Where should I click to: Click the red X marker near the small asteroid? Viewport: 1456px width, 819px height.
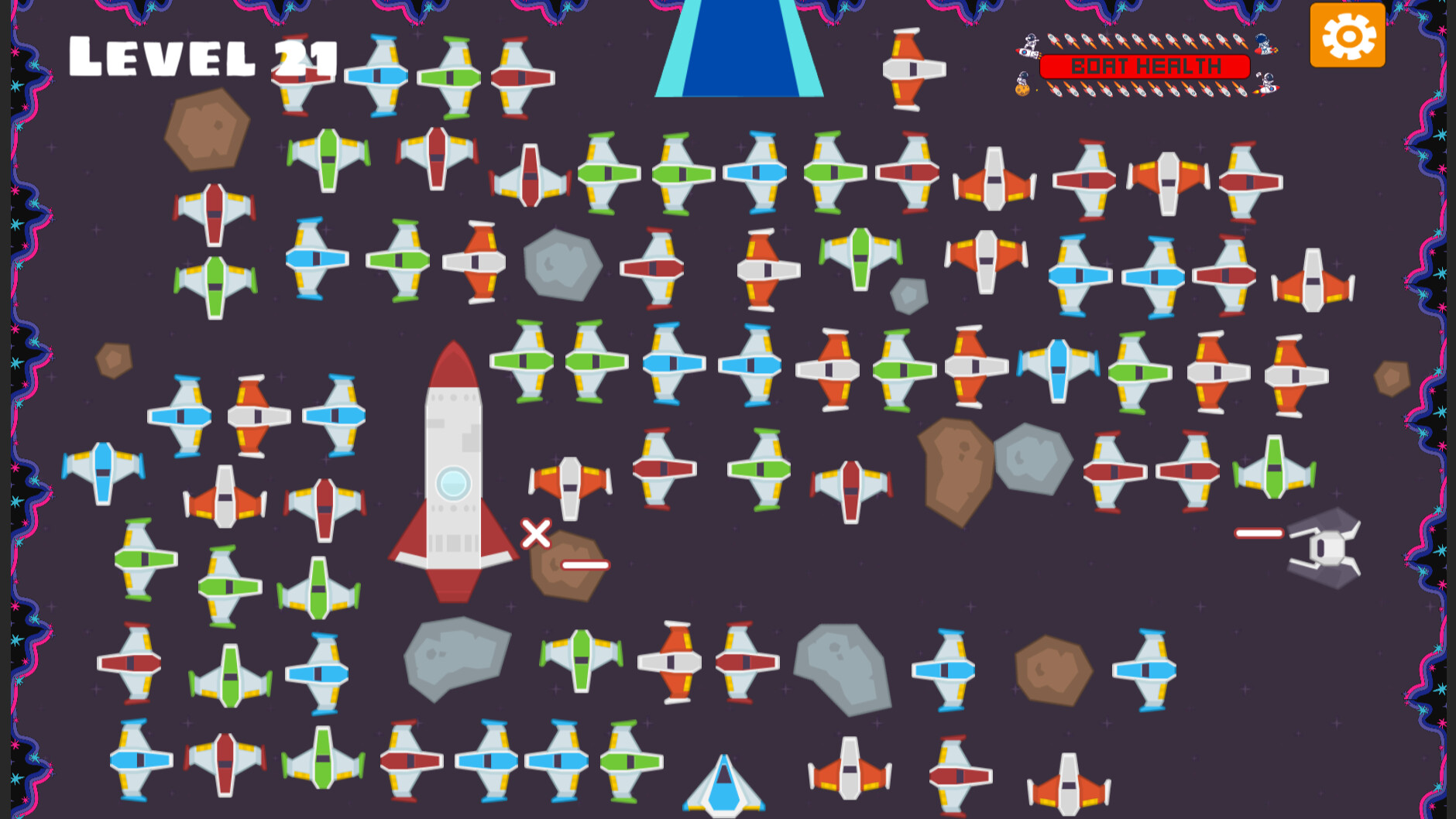(x=537, y=533)
